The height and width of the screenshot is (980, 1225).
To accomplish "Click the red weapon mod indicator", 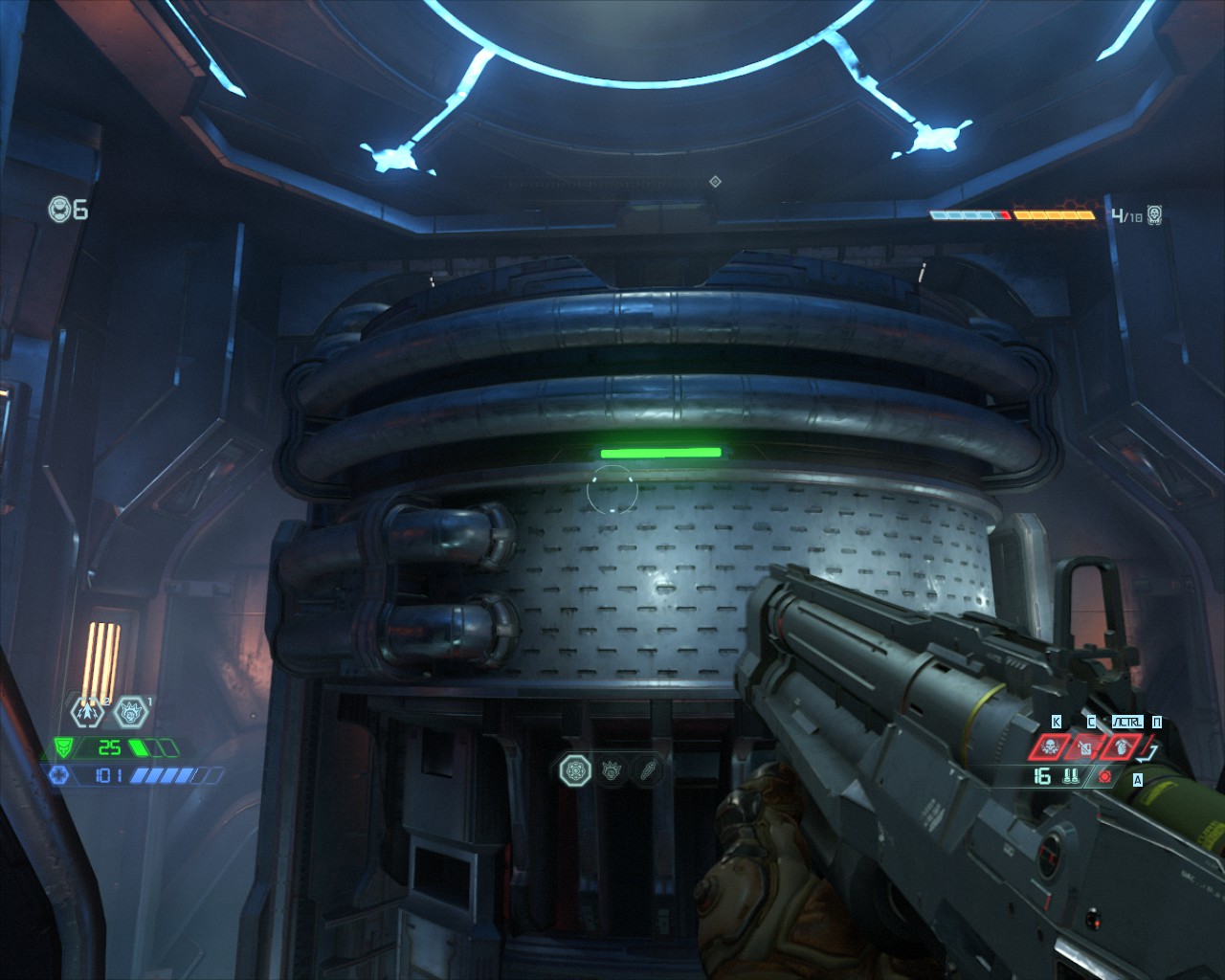I will pos(1106,777).
